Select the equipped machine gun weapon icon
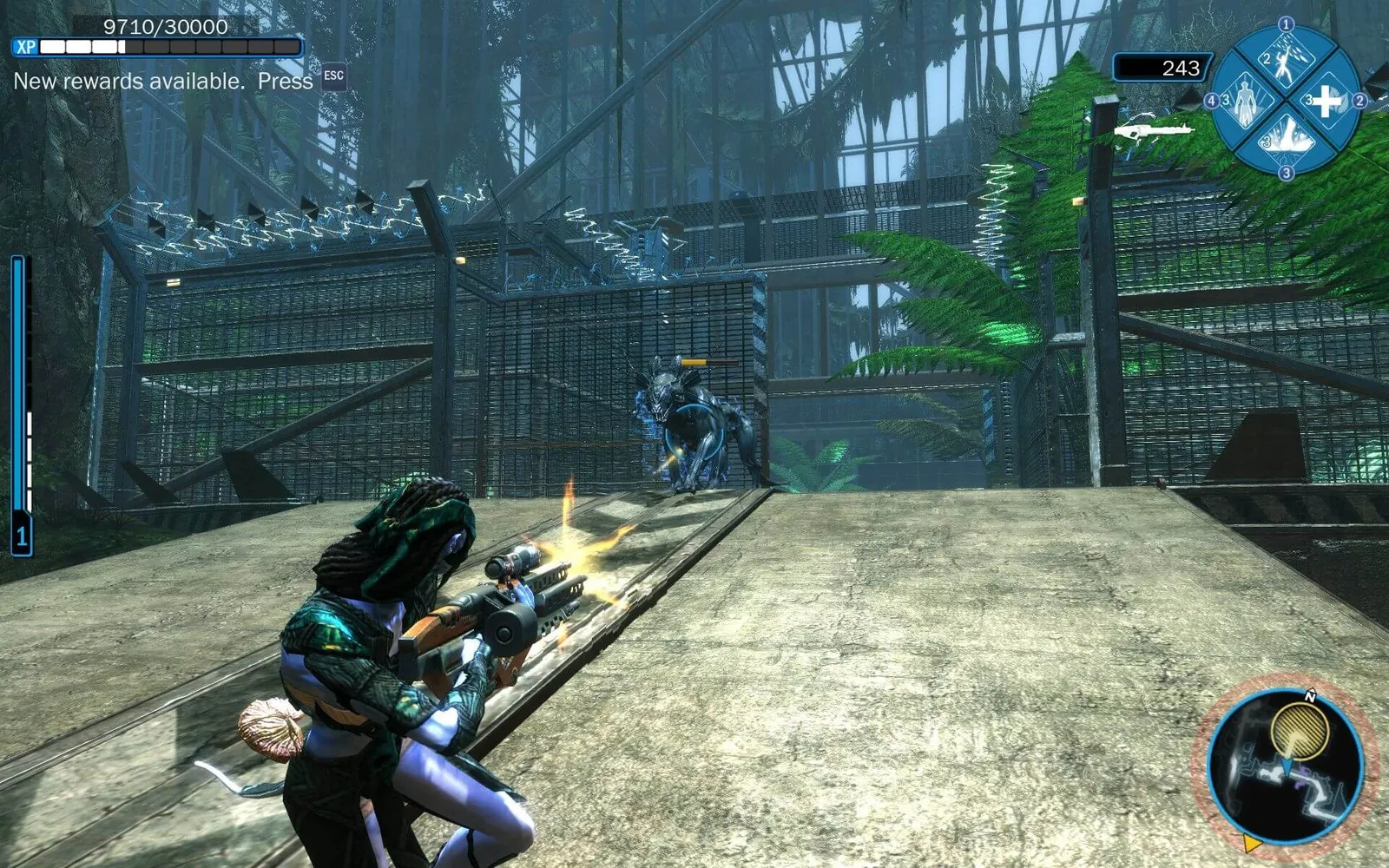This screenshot has width=1389, height=868. pyautogui.click(x=1155, y=130)
